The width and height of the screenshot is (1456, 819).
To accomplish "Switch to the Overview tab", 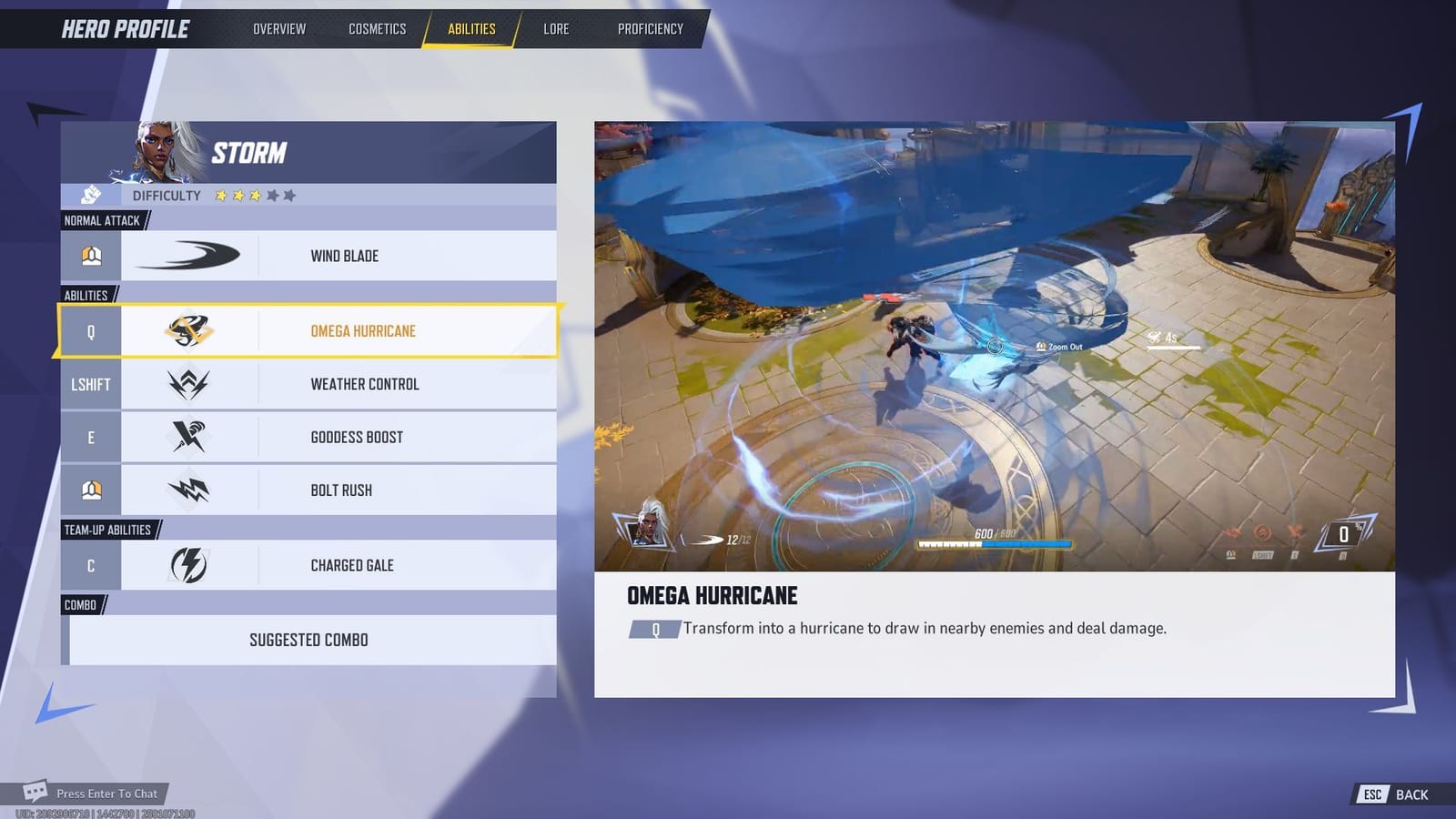I will (x=278, y=28).
